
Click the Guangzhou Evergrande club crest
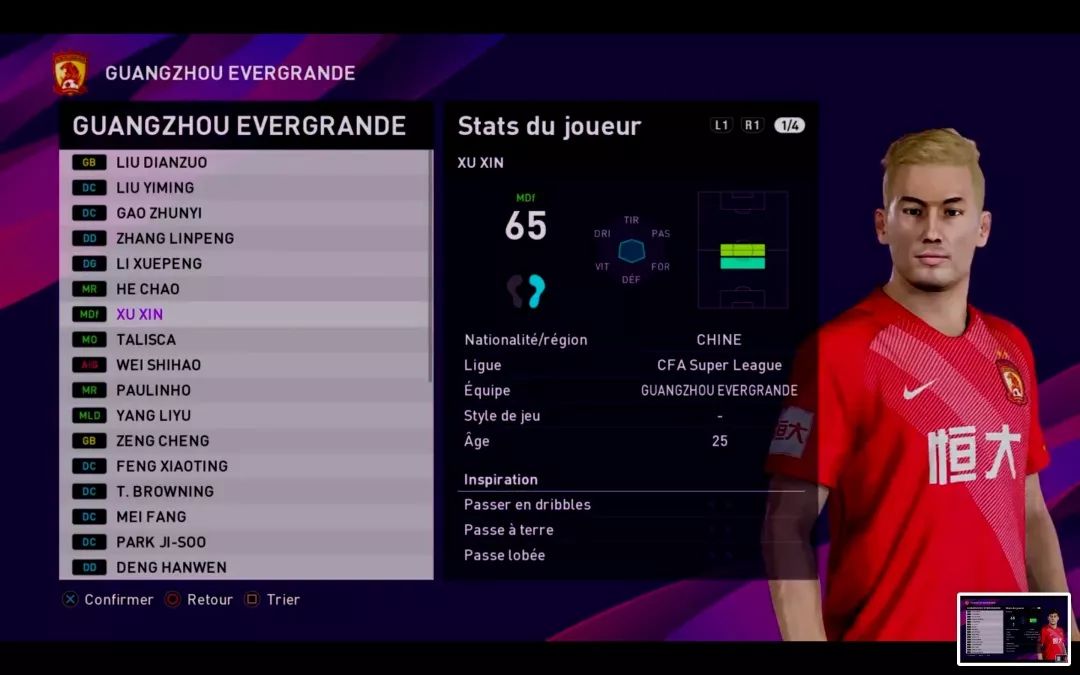[70, 74]
